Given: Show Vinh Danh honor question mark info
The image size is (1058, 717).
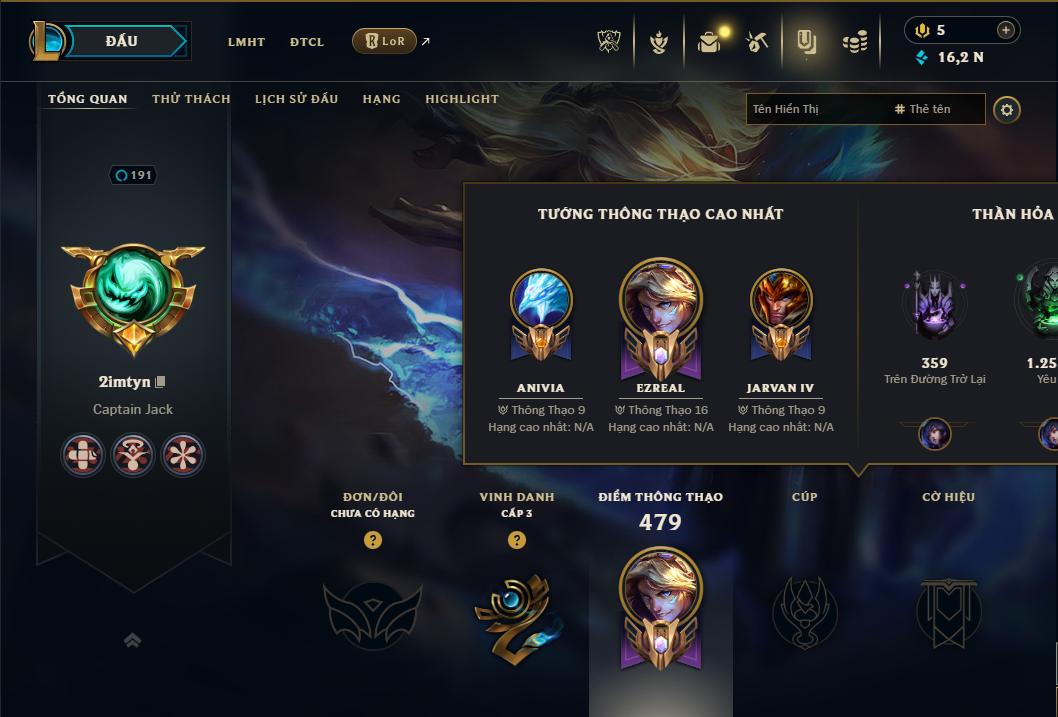Looking at the screenshot, I should pyautogui.click(x=517, y=540).
